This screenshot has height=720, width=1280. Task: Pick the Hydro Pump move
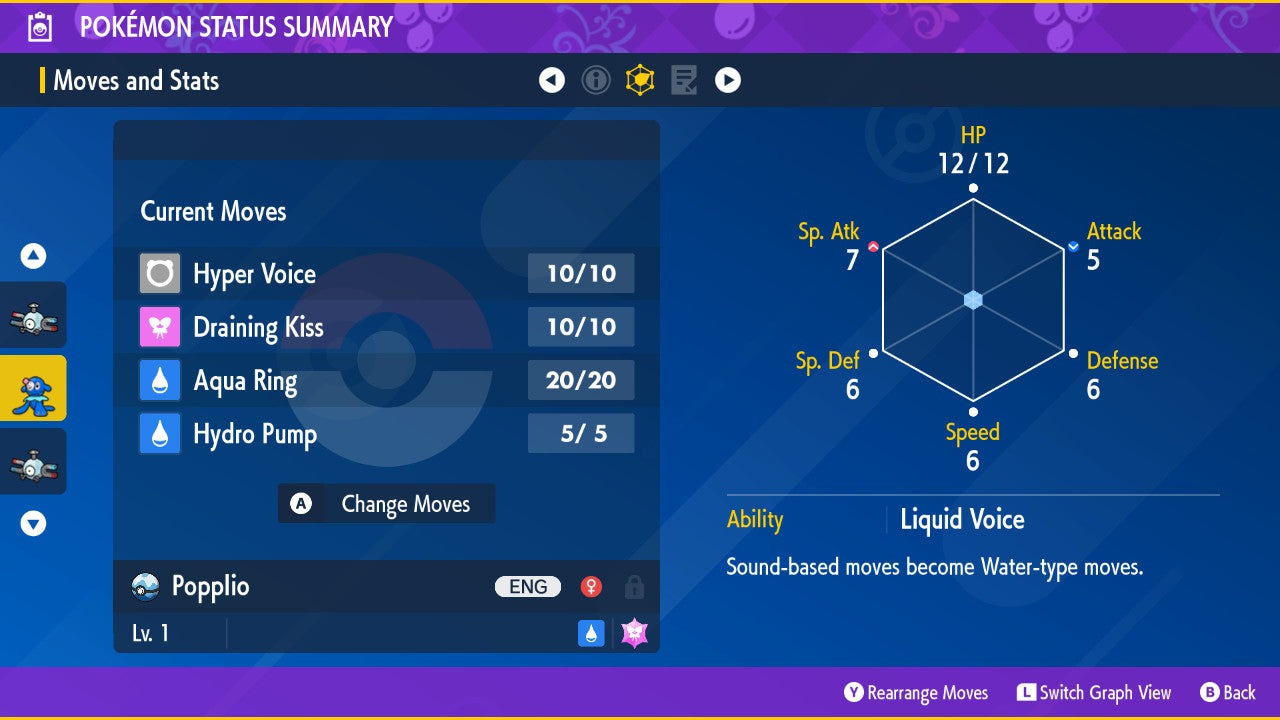tap(386, 434)
